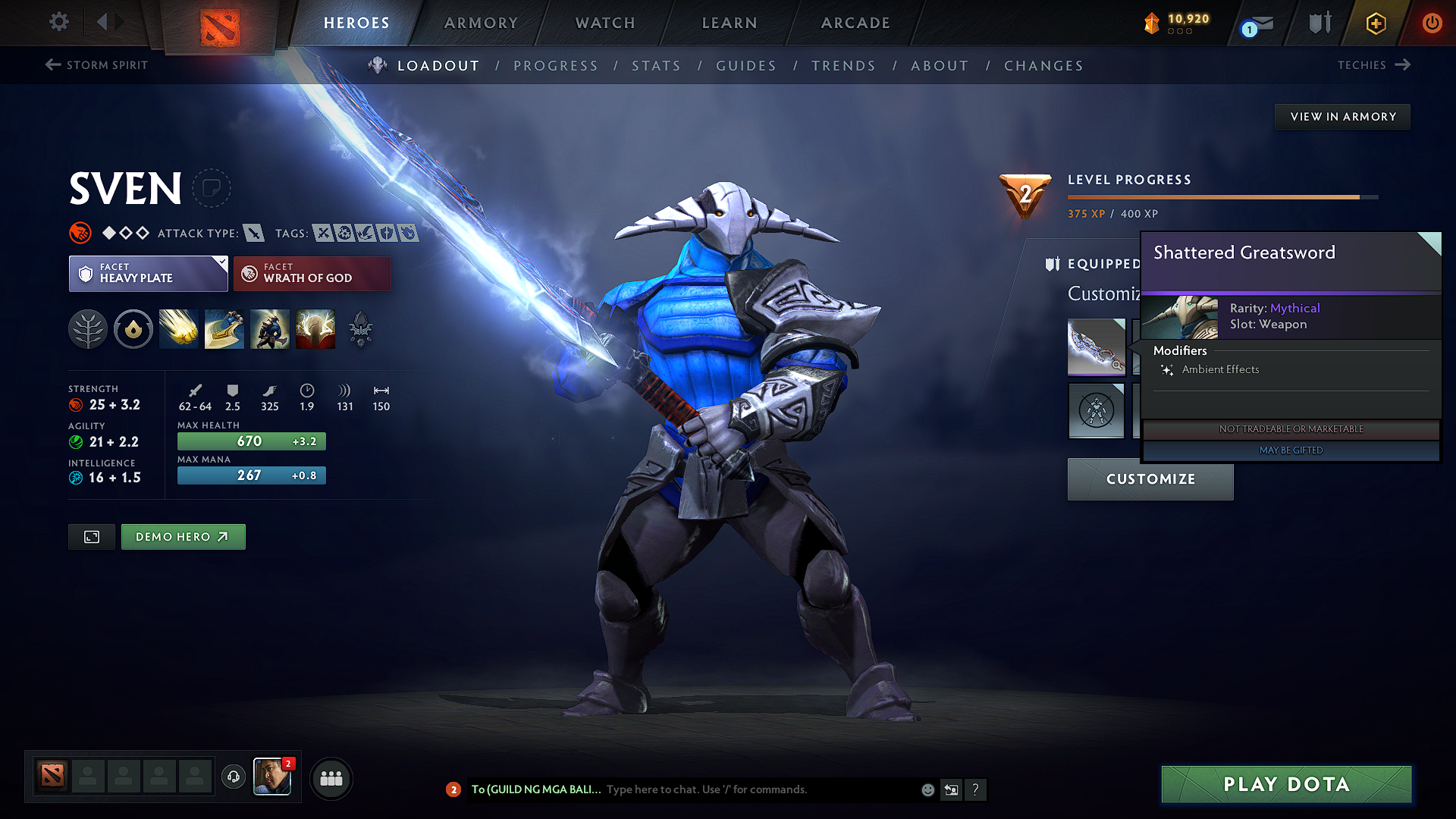Open the Talent Tree icon

pos(87,328)
